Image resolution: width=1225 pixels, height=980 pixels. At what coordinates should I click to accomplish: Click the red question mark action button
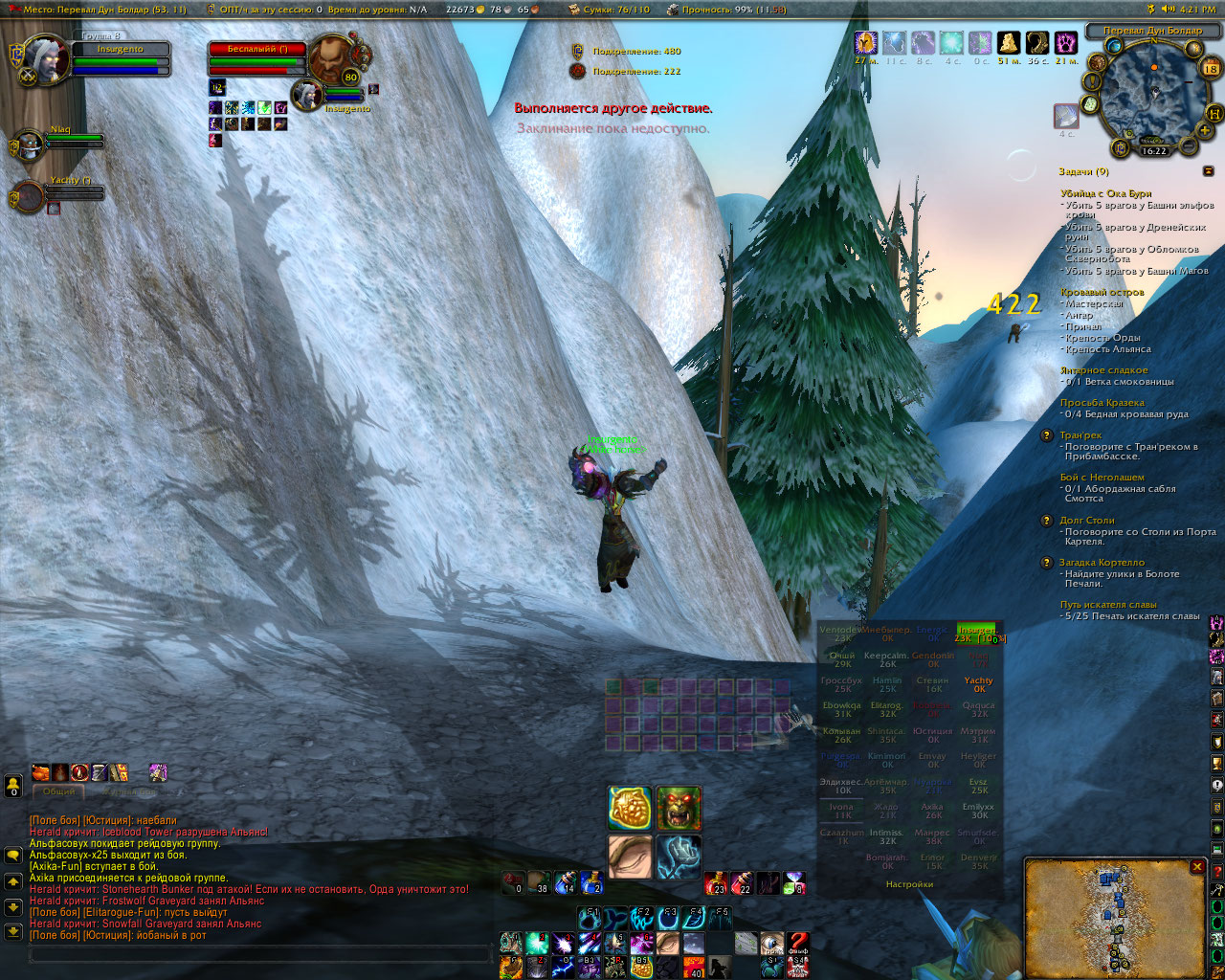click(x=798, y=945)
